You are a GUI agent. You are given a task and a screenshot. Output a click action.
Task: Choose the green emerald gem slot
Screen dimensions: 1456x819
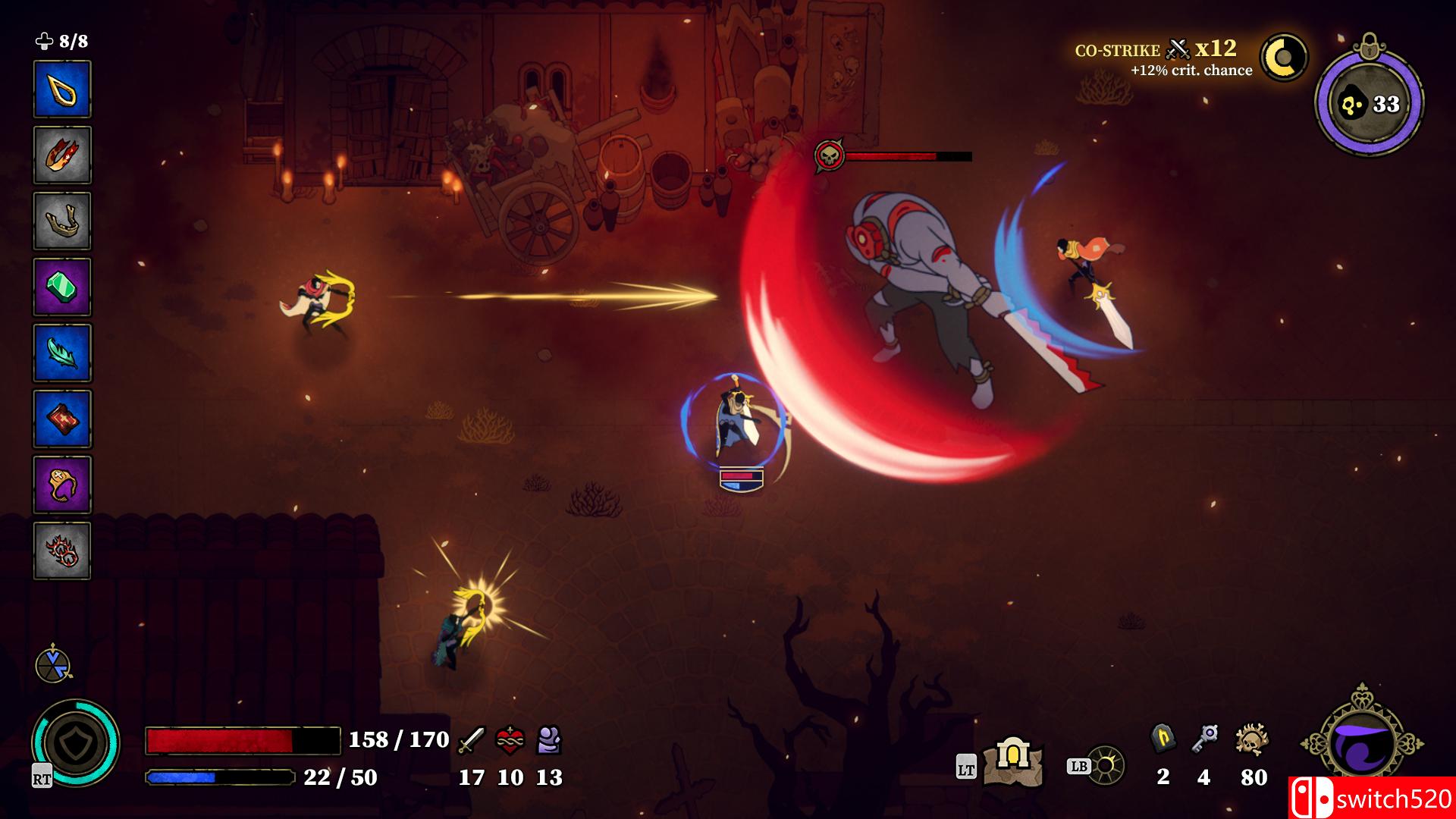(62, 287)
